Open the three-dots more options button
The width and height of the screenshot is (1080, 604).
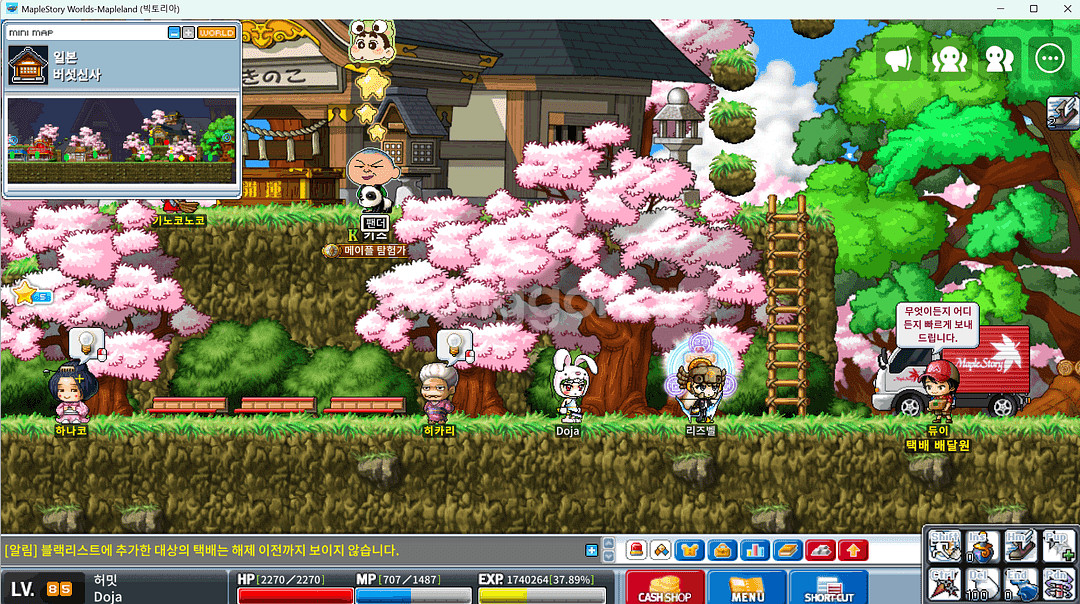click(1049, 59)
